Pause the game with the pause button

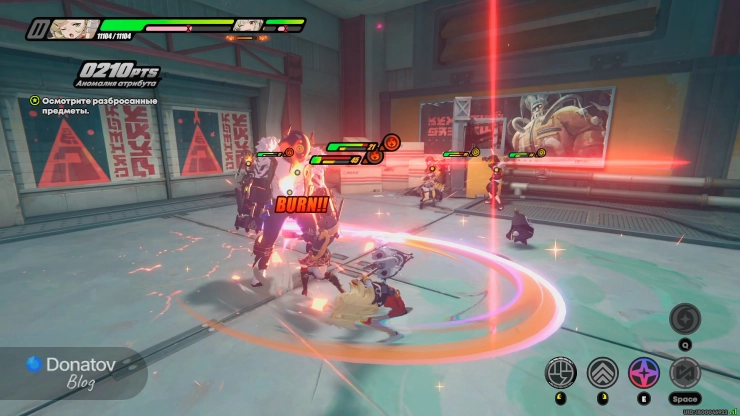(38, 29)
